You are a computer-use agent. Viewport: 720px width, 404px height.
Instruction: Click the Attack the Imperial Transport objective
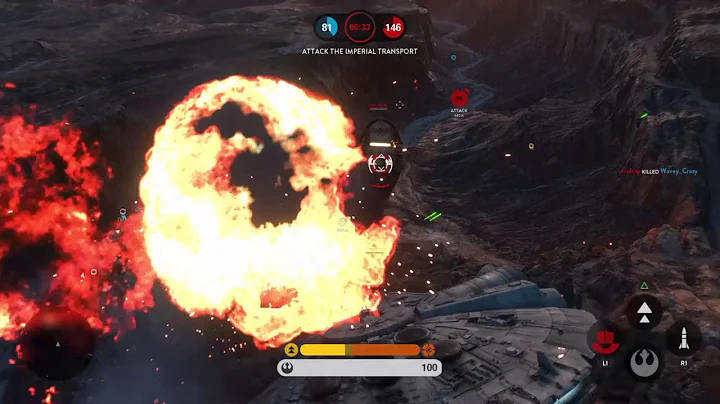(360, 51)
